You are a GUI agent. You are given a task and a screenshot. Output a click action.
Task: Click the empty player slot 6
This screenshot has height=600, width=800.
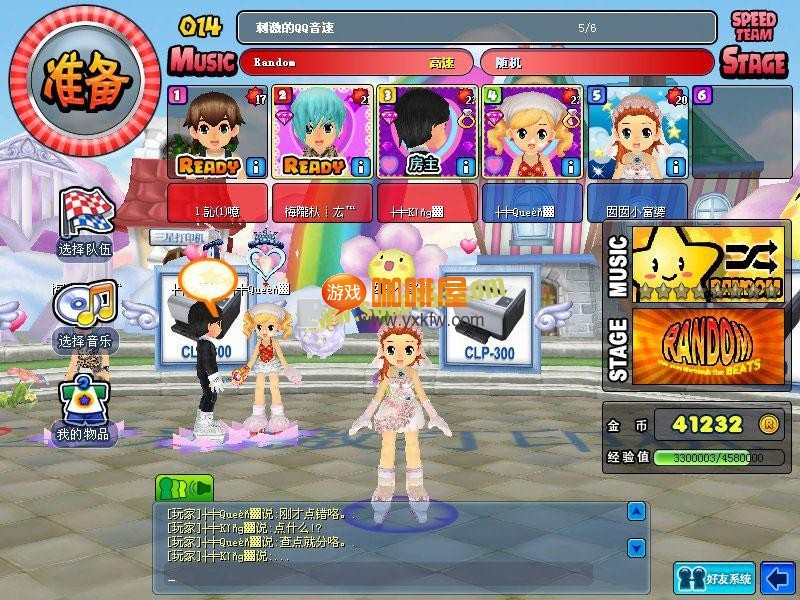740,130
